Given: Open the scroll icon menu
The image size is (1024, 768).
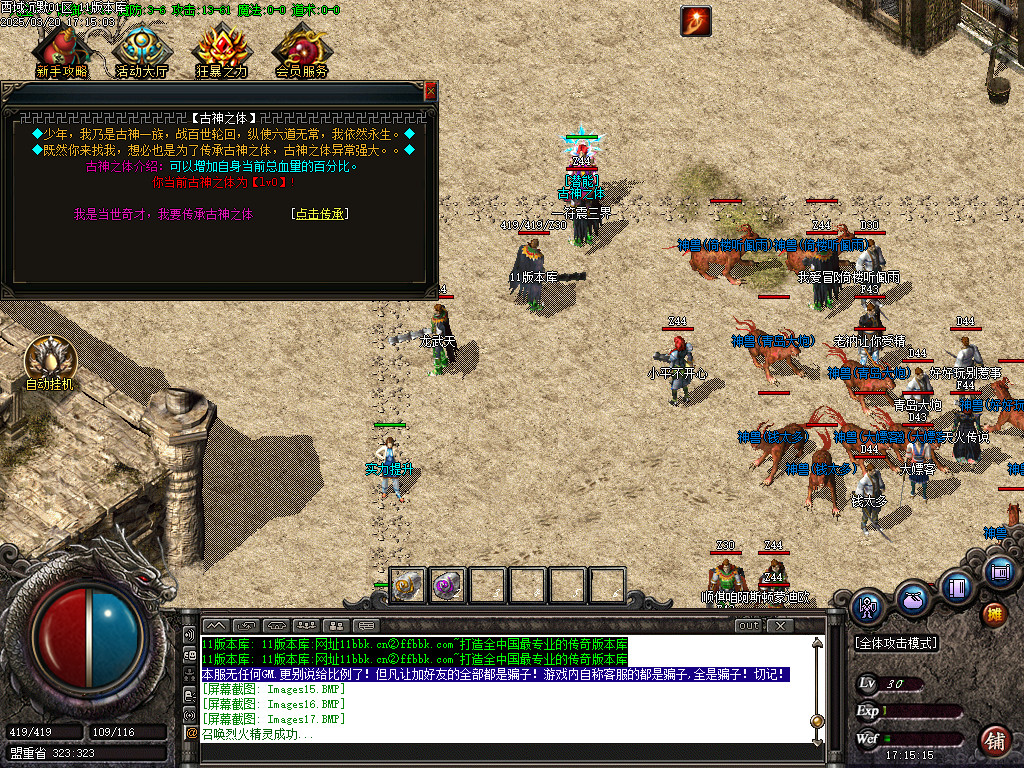Looking at the screenshot, I should 999,572.
